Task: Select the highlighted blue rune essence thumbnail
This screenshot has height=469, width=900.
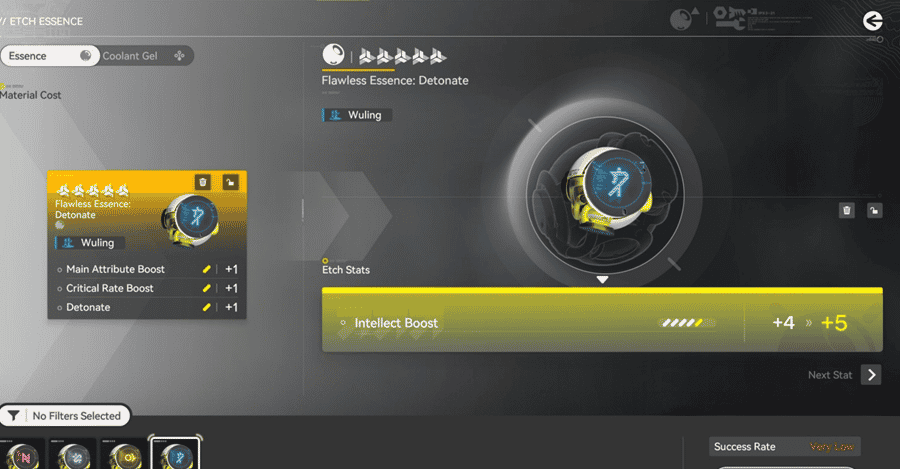Action: (175, 455)
